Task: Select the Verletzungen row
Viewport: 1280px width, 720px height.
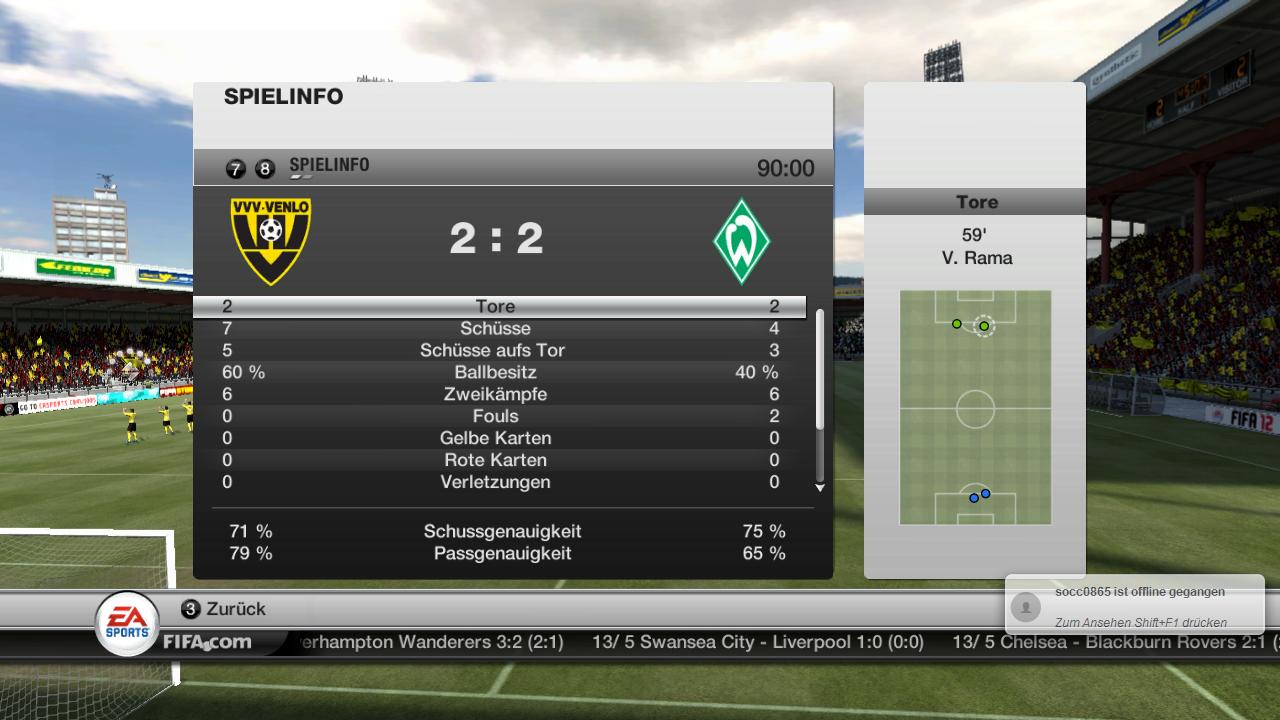Action: pos(498,483)
